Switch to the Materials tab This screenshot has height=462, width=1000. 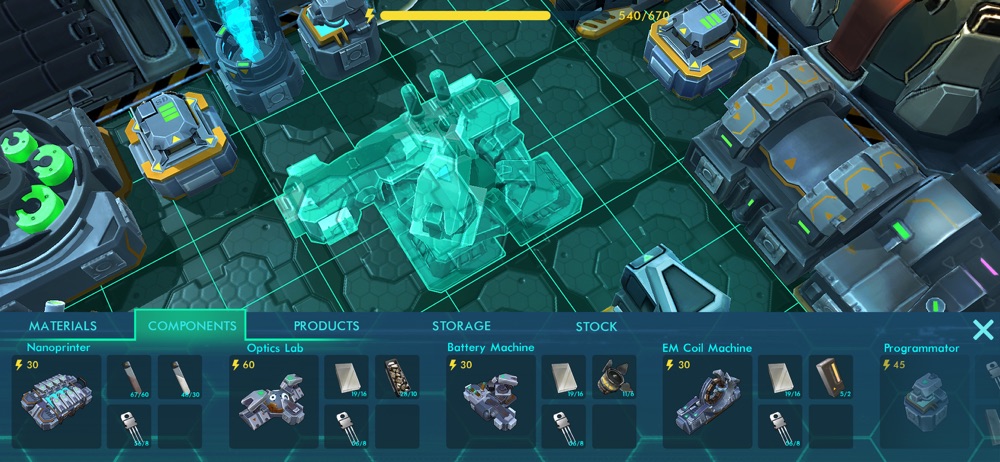tap(63, 326)
